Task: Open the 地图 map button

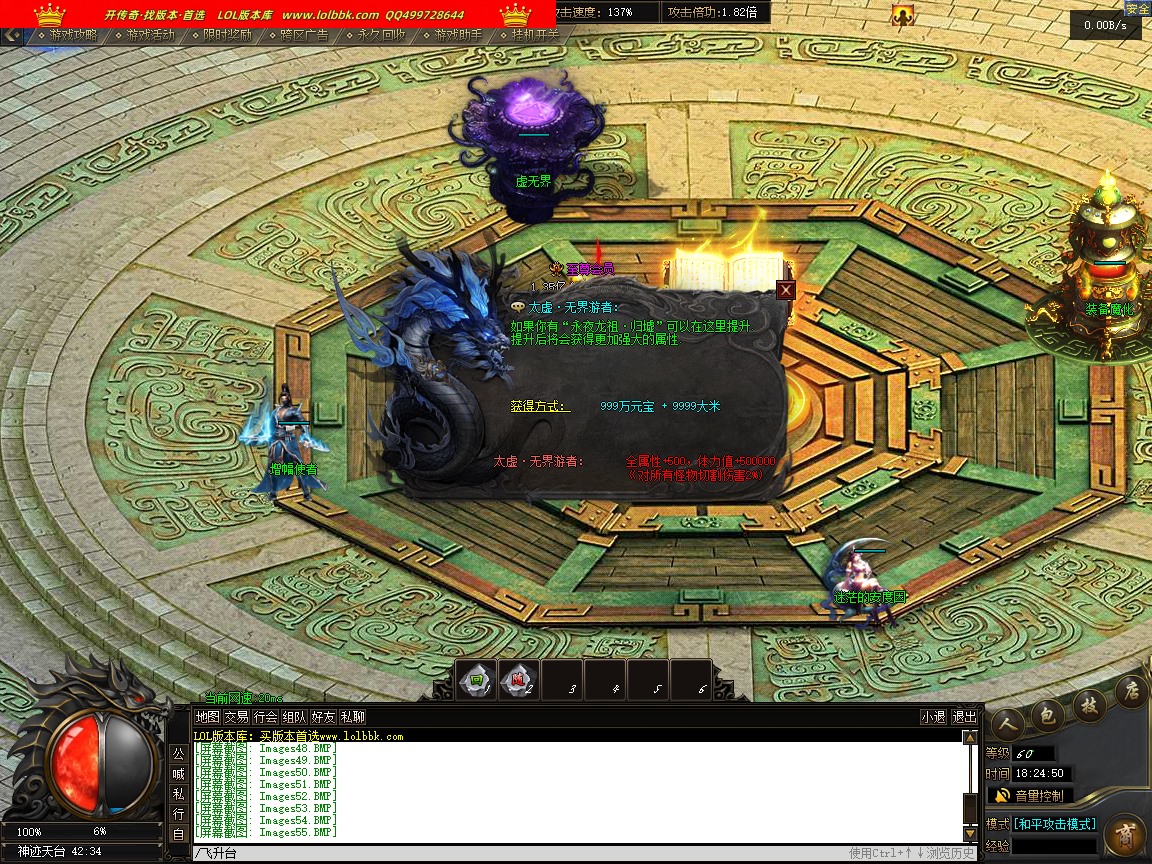Action: (207, 717)
